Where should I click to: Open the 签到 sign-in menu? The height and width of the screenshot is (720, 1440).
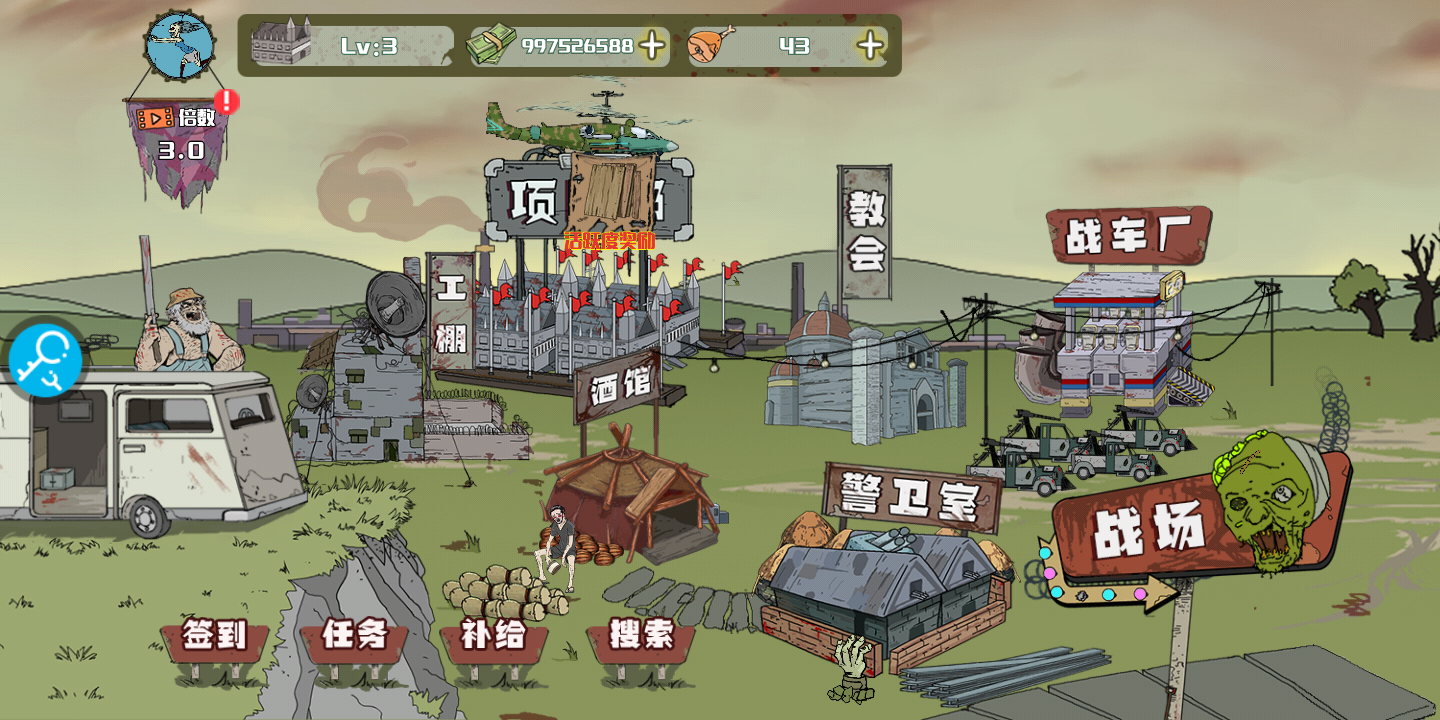214,637
